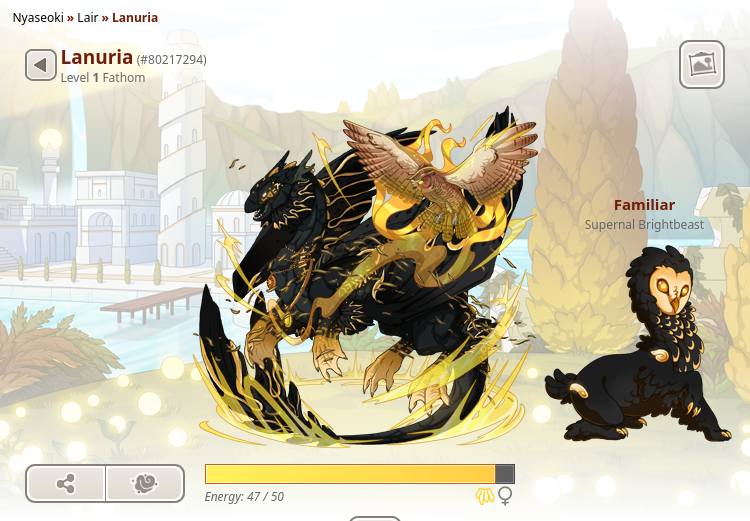
Task: Go to the Lair breadcrumb link
Action: coord(88,18)
